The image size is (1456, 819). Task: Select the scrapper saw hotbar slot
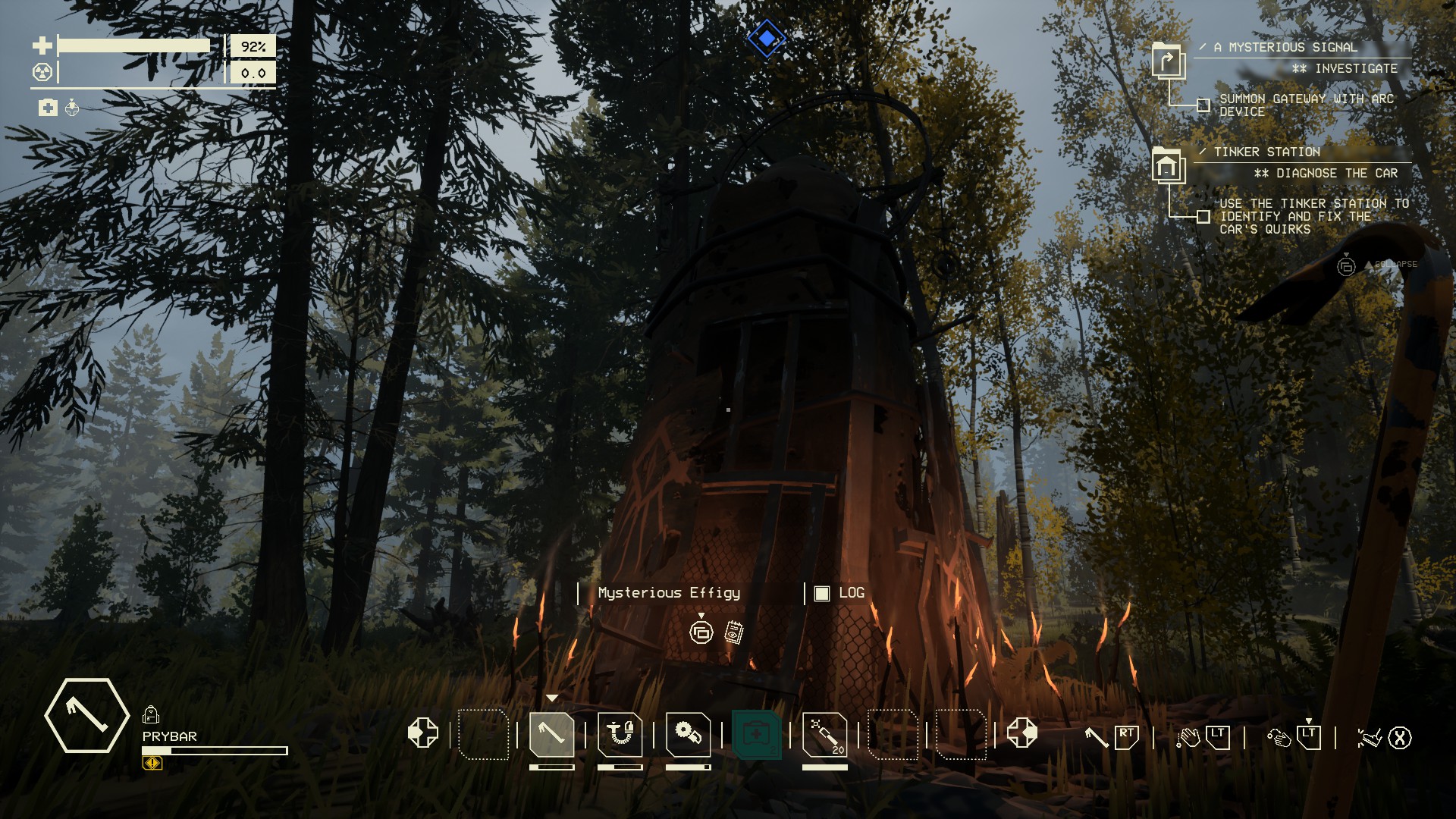tap(688, 734)
